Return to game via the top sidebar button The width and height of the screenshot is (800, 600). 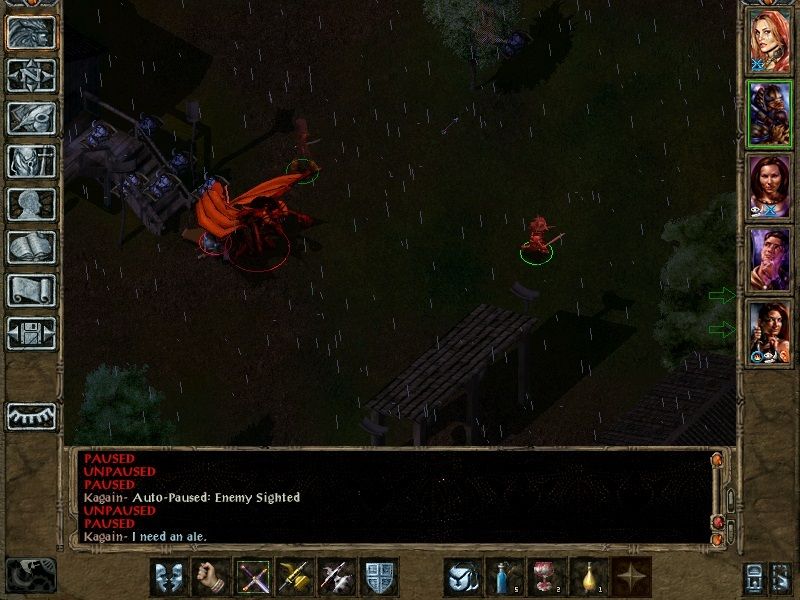(x=31, y=33)
